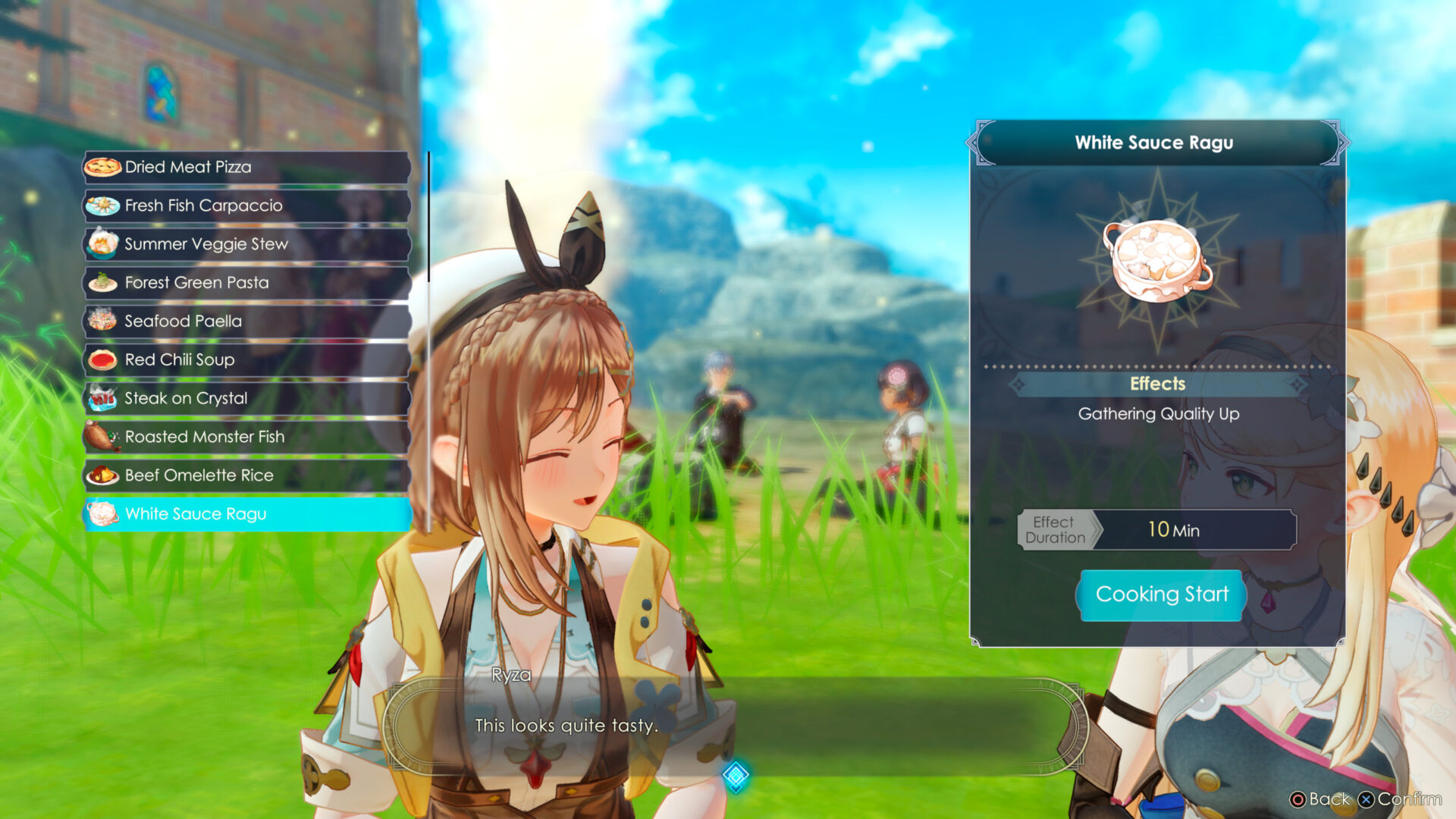The image size is (1456, 819).
Task: Select the Beef Omelette Rice icon
Action: 104,475
